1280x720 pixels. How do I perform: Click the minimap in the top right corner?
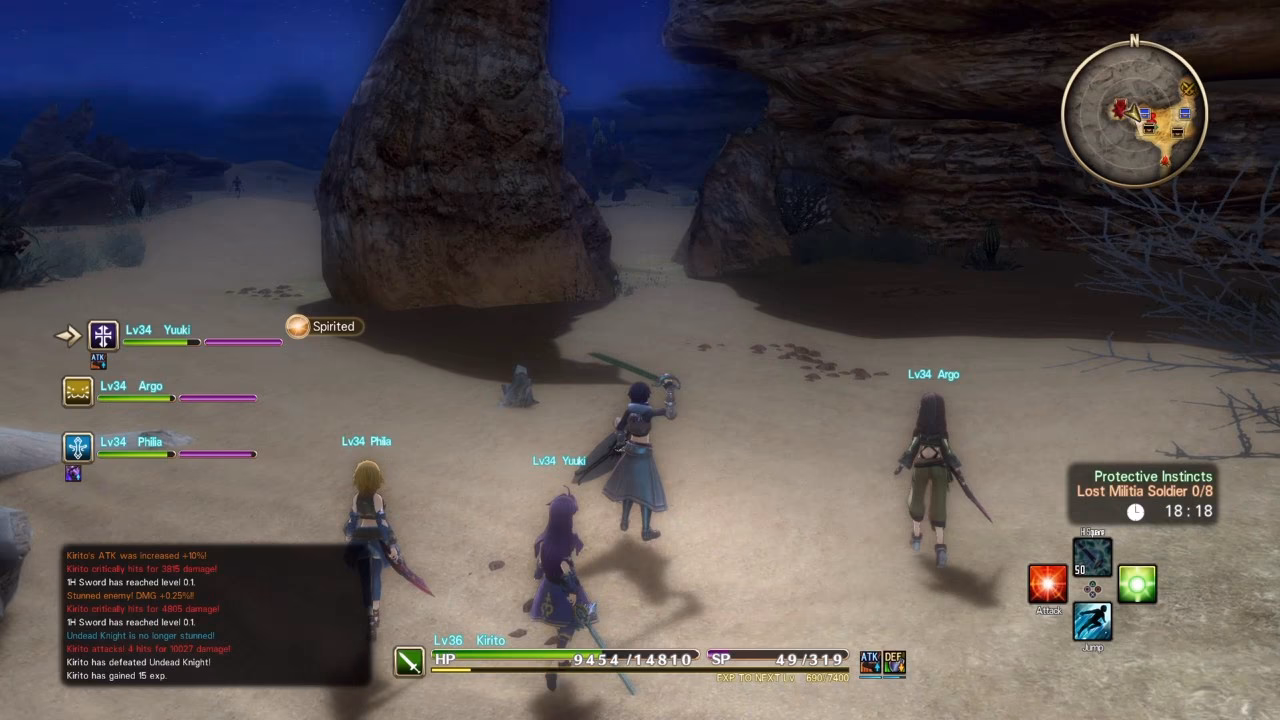(x=1135, y=113)
